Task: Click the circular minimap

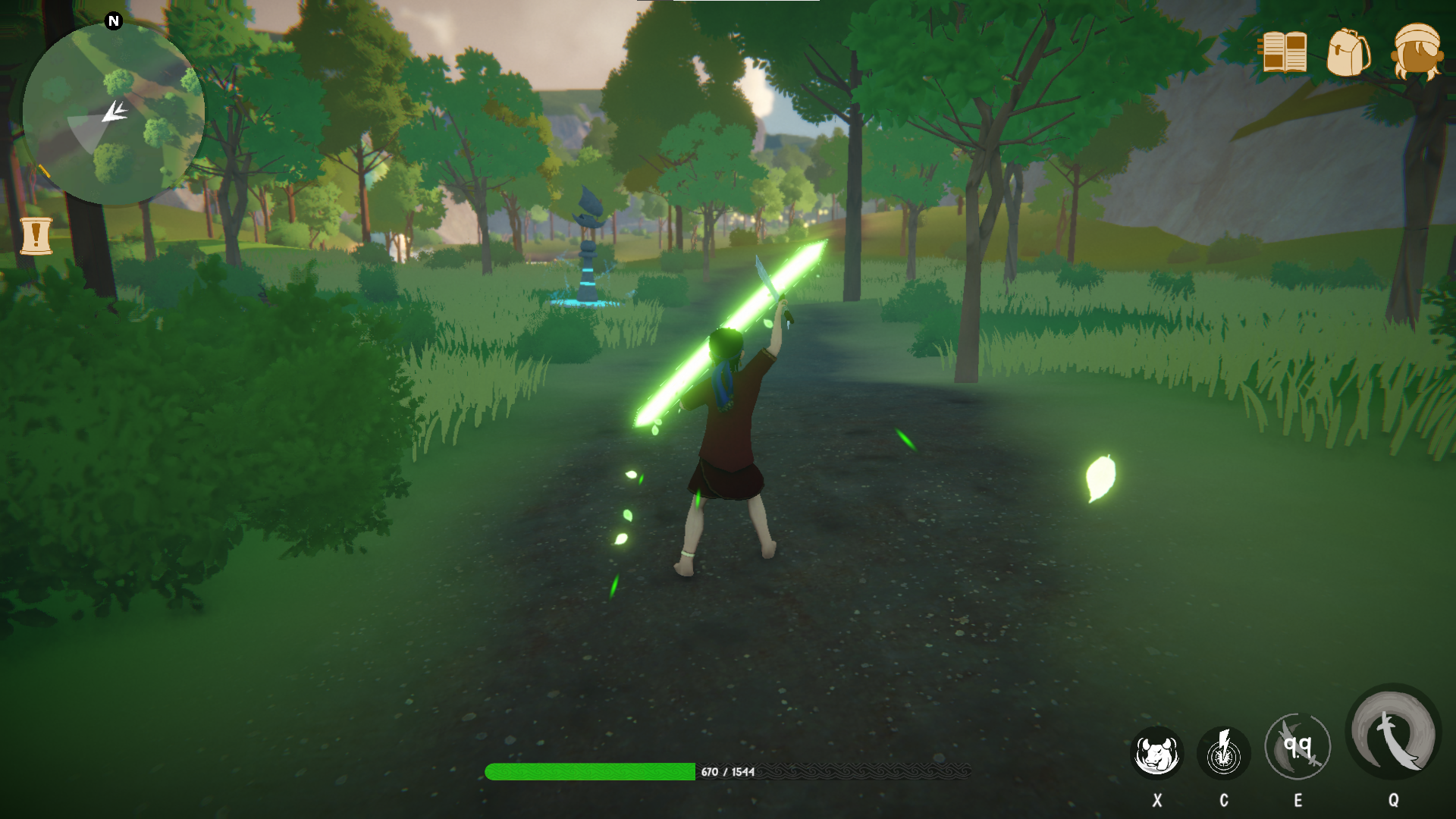Action: coord(114,114)
